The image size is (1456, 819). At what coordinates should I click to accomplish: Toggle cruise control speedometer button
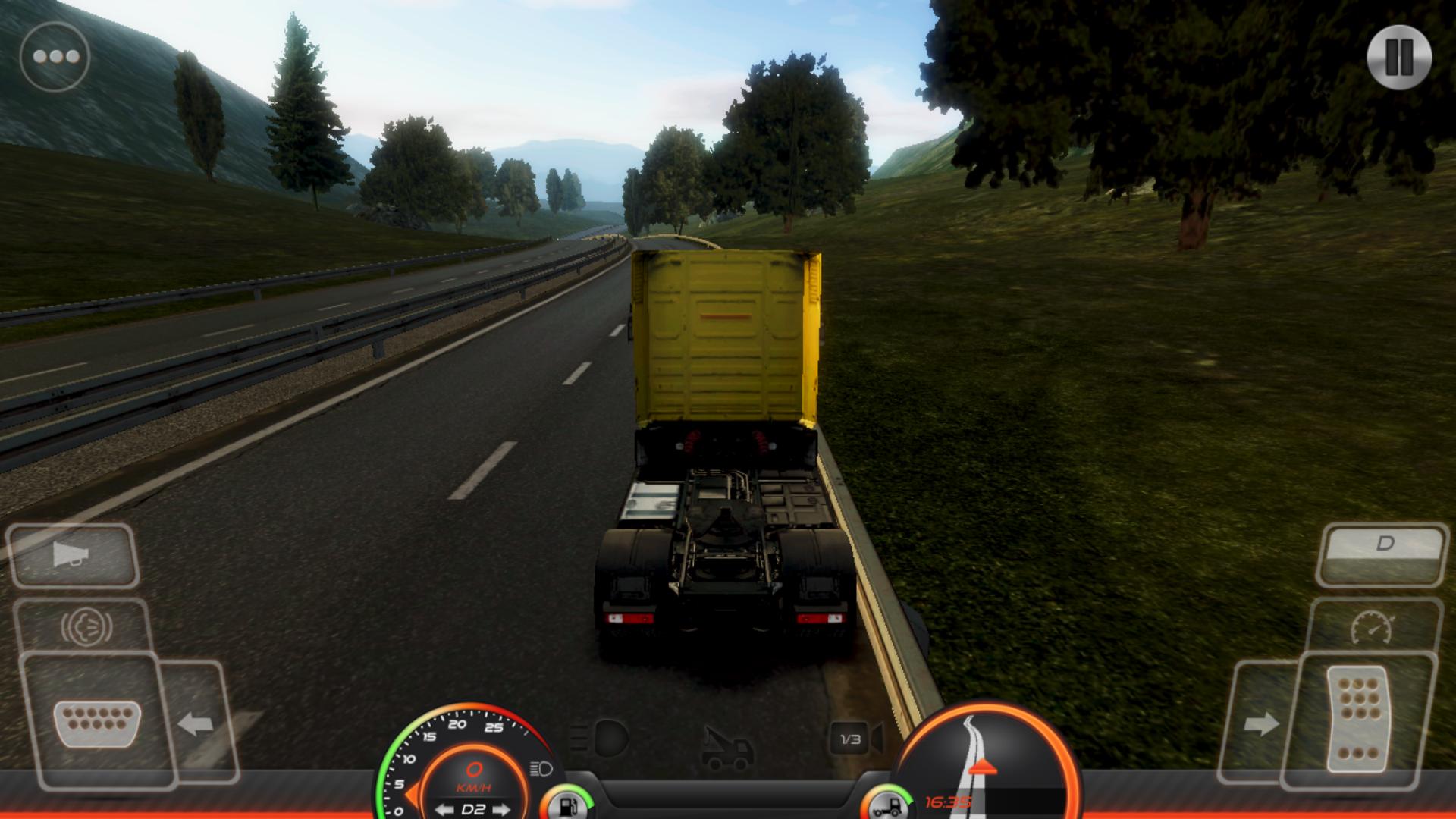(1373, 627)
